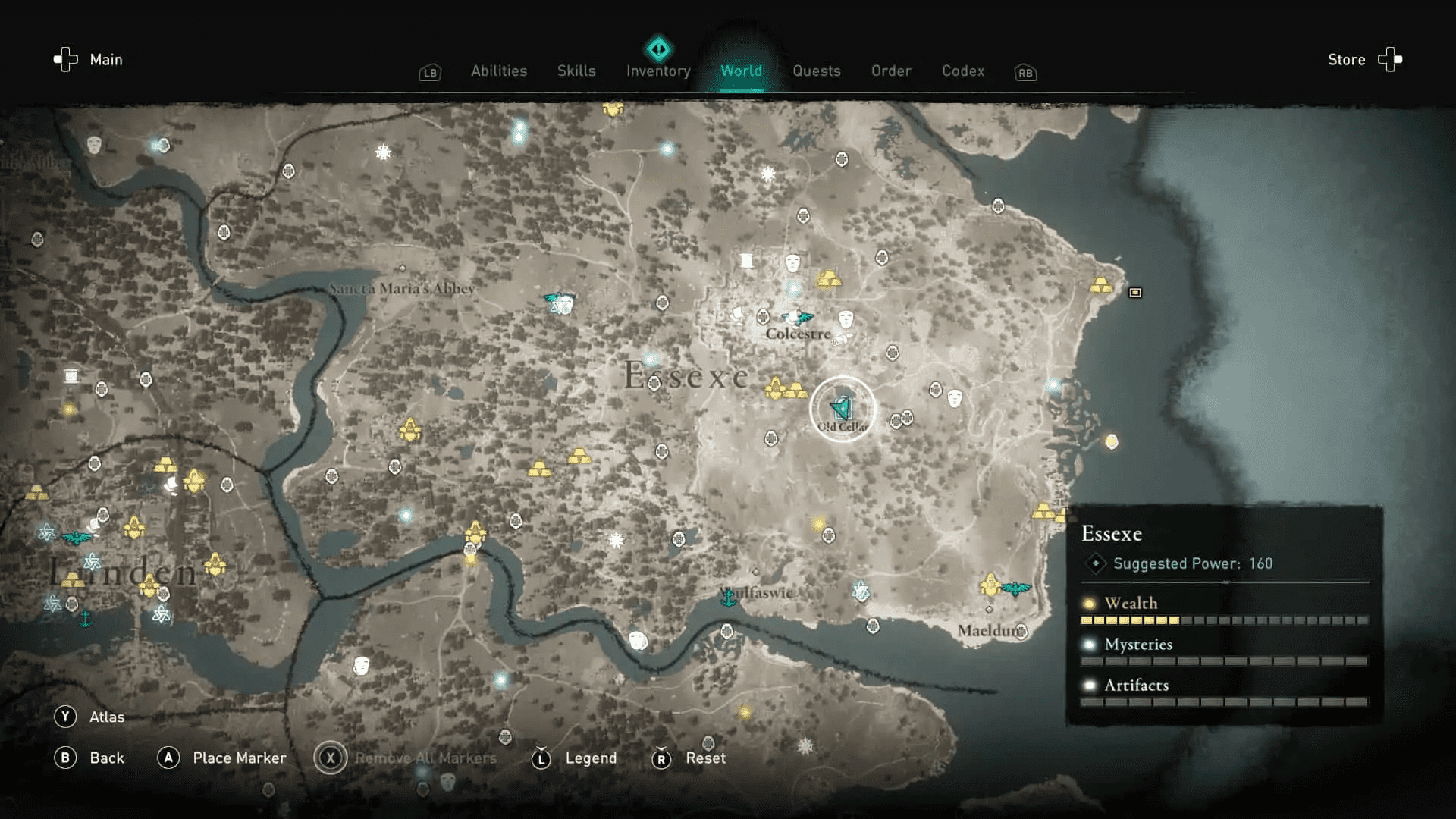
Task: Switch to the Inventory tab
Action: 657,71
